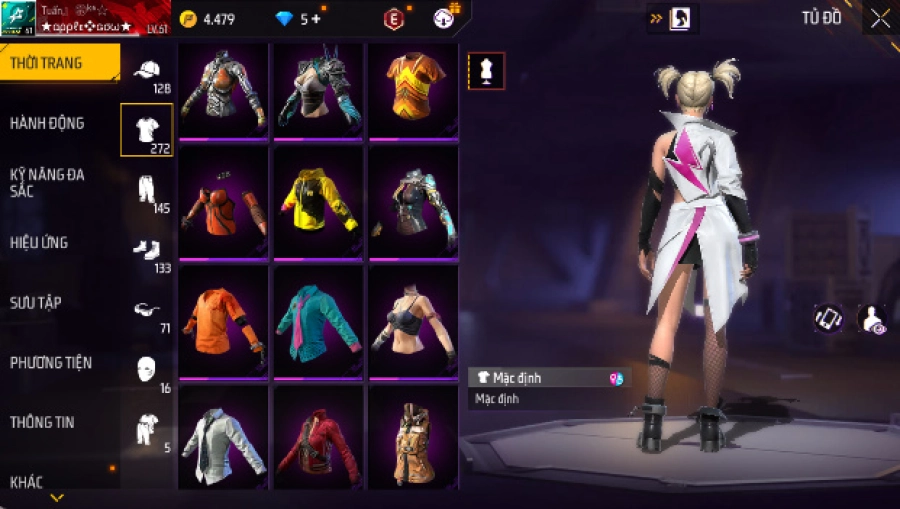Select the Sưu Tập tab
This screenshot has width=900, height=509.
point(36,302)
